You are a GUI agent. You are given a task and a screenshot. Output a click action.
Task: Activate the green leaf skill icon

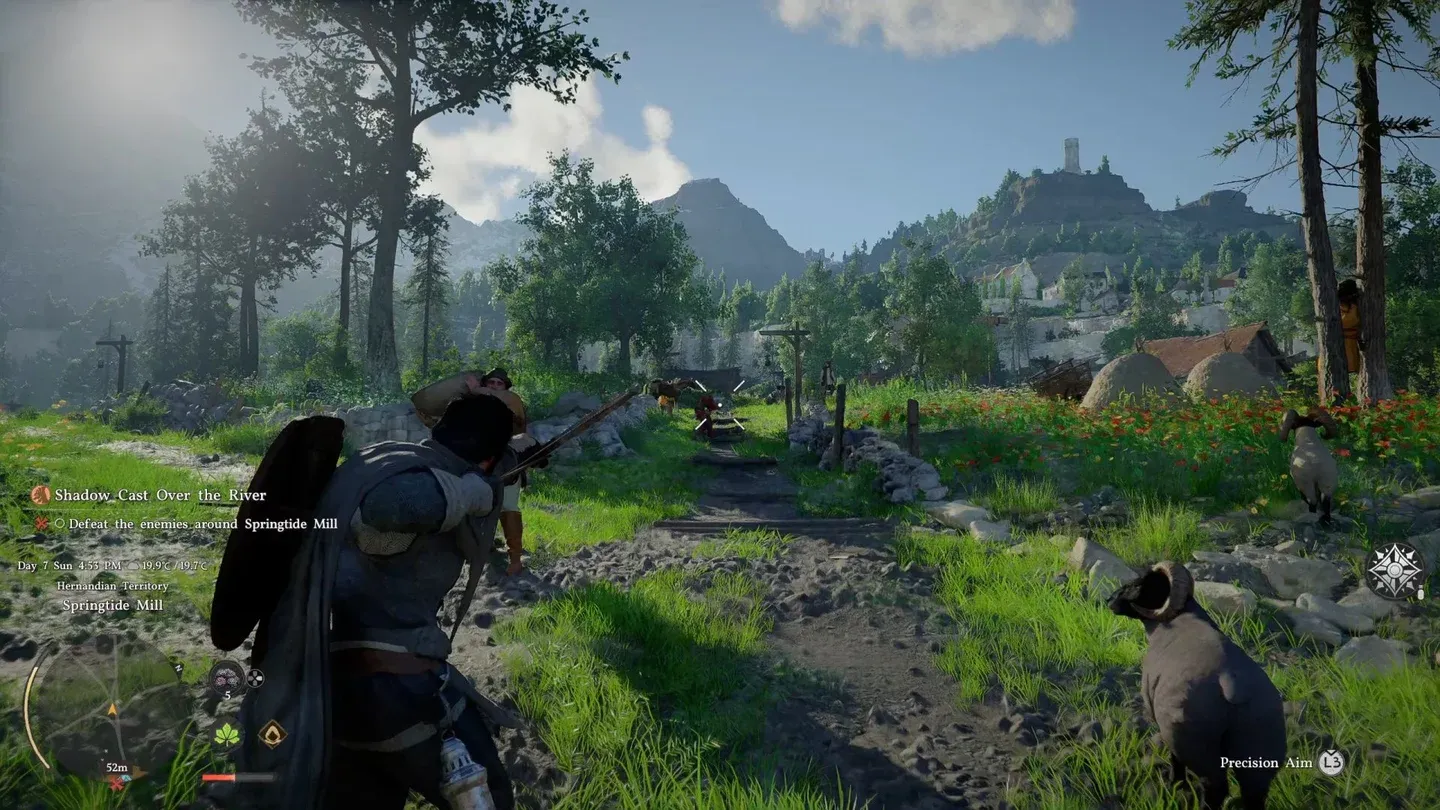click(227, 735)
